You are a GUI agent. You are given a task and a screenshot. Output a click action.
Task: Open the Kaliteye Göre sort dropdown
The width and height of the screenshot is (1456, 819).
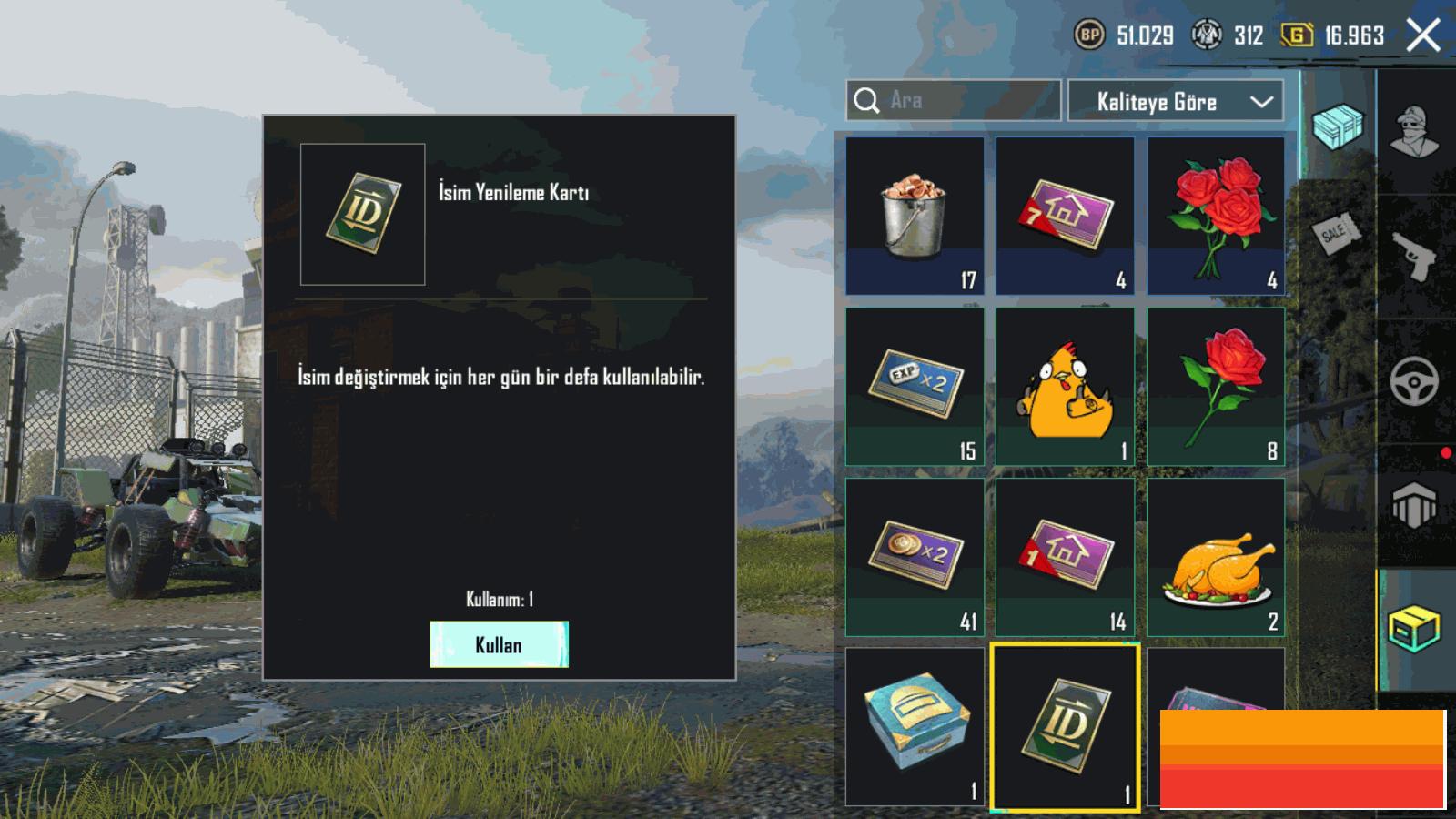point(1175,101)
